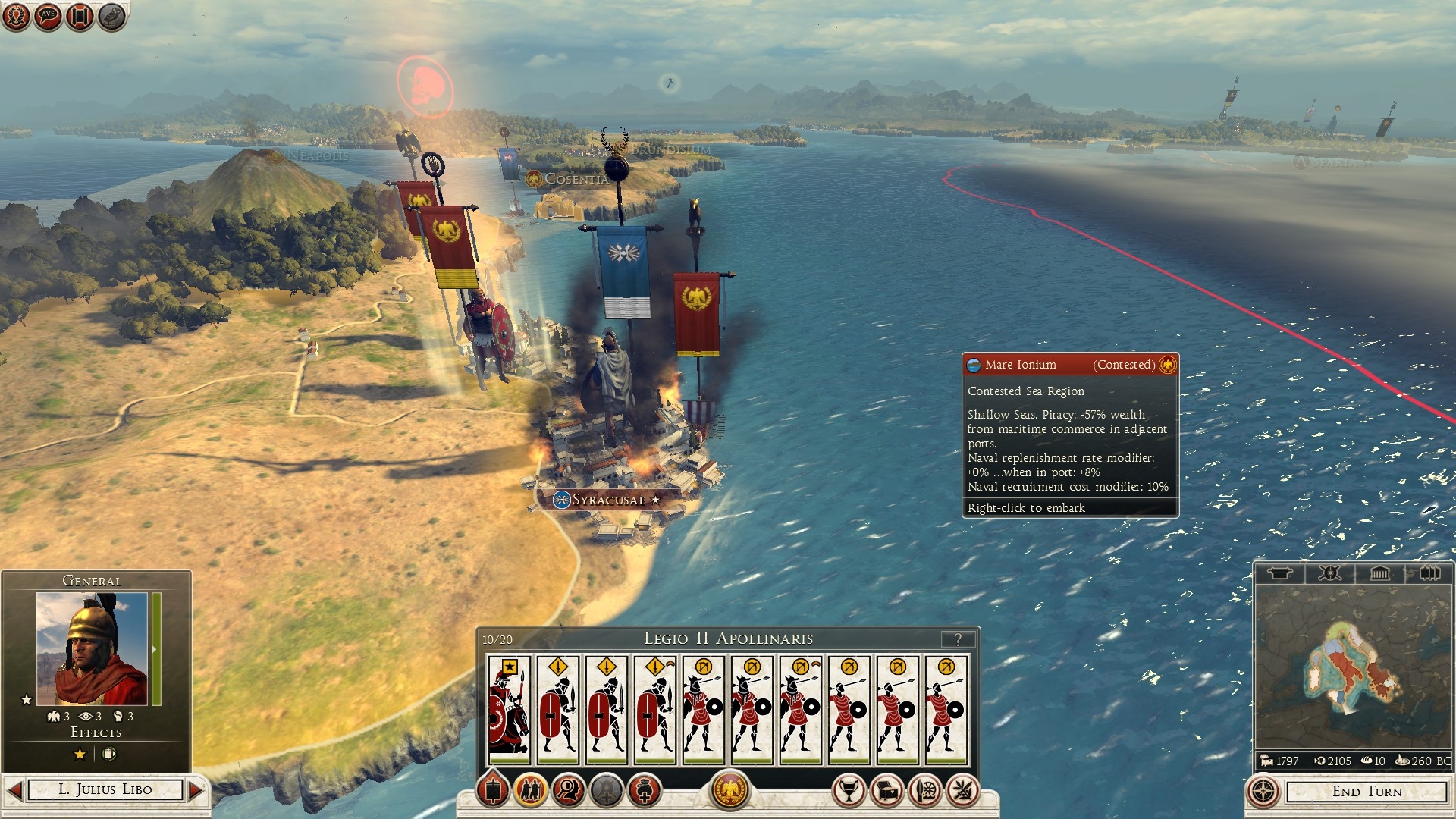Click the compass button beside End Turn
The height and width of the screenshot is (819, 1456).
(1263, 792)
